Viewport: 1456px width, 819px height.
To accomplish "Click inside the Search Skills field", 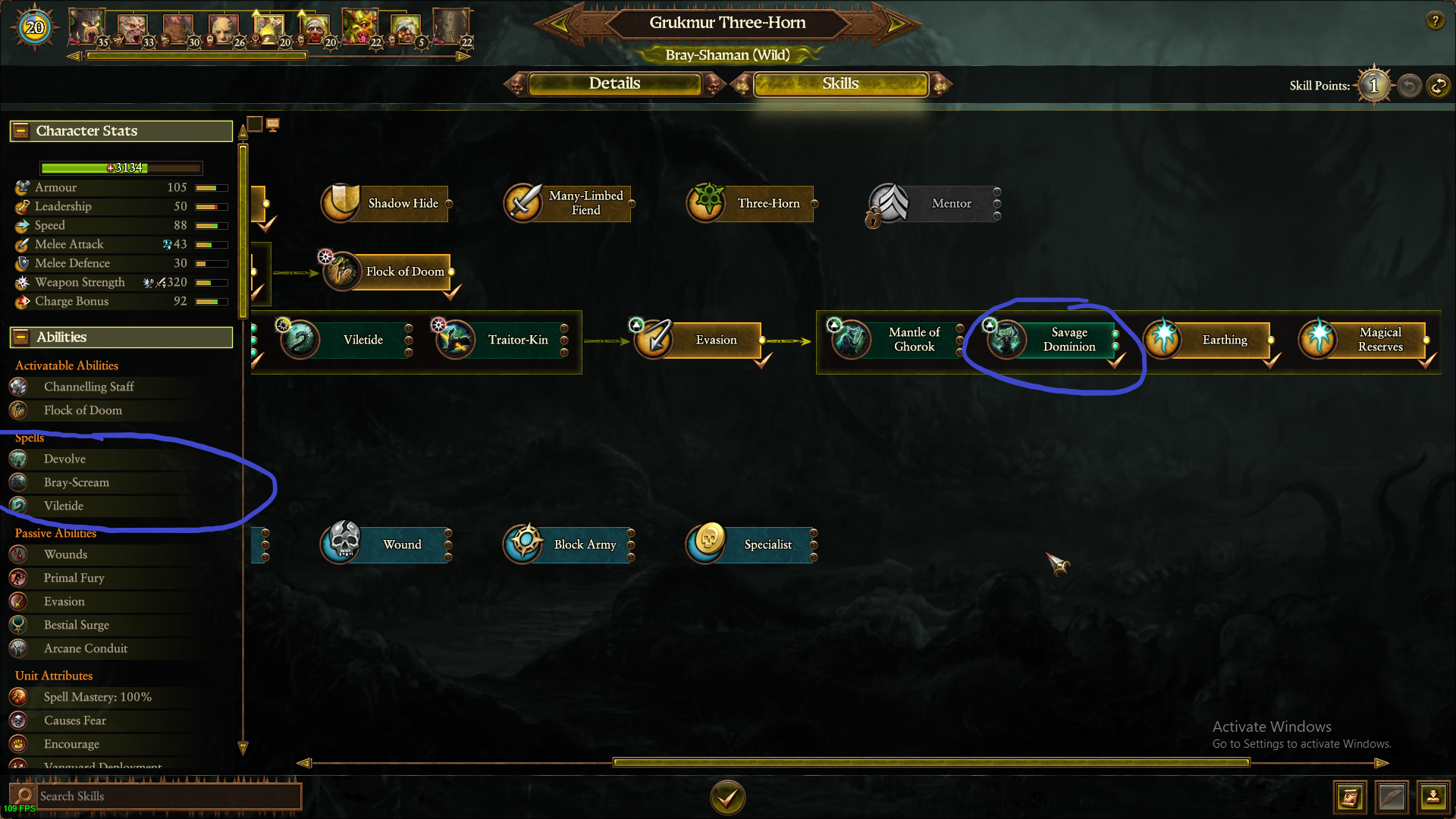I will tap(167, 795).
